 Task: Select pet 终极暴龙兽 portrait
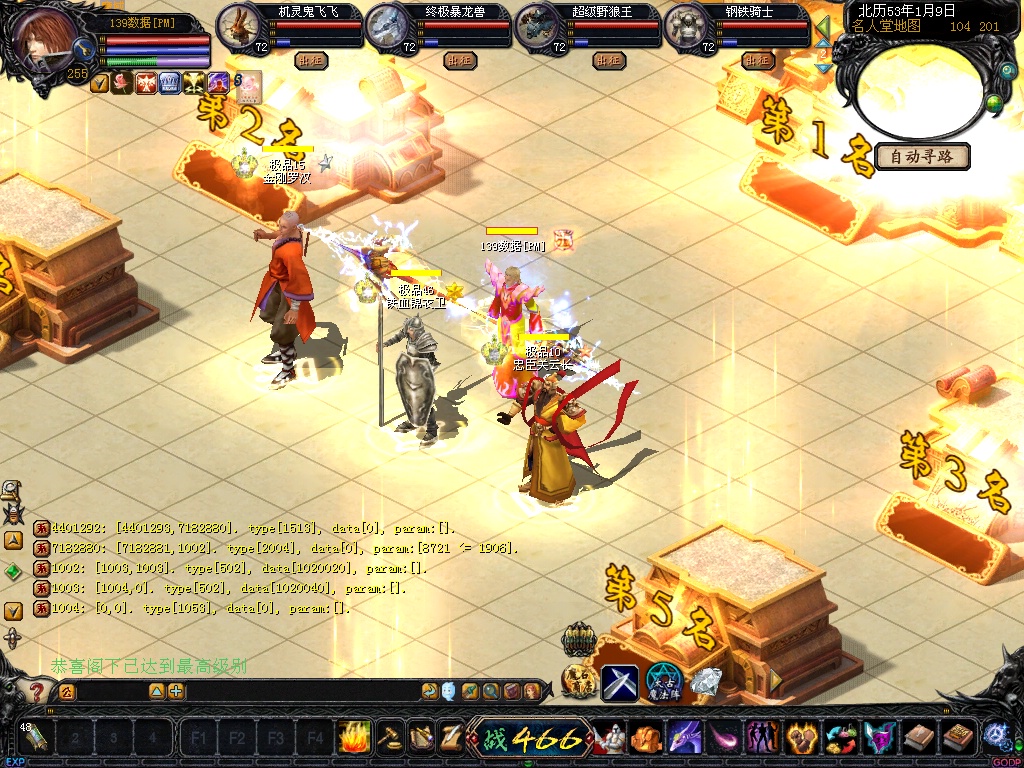(387, 26)
